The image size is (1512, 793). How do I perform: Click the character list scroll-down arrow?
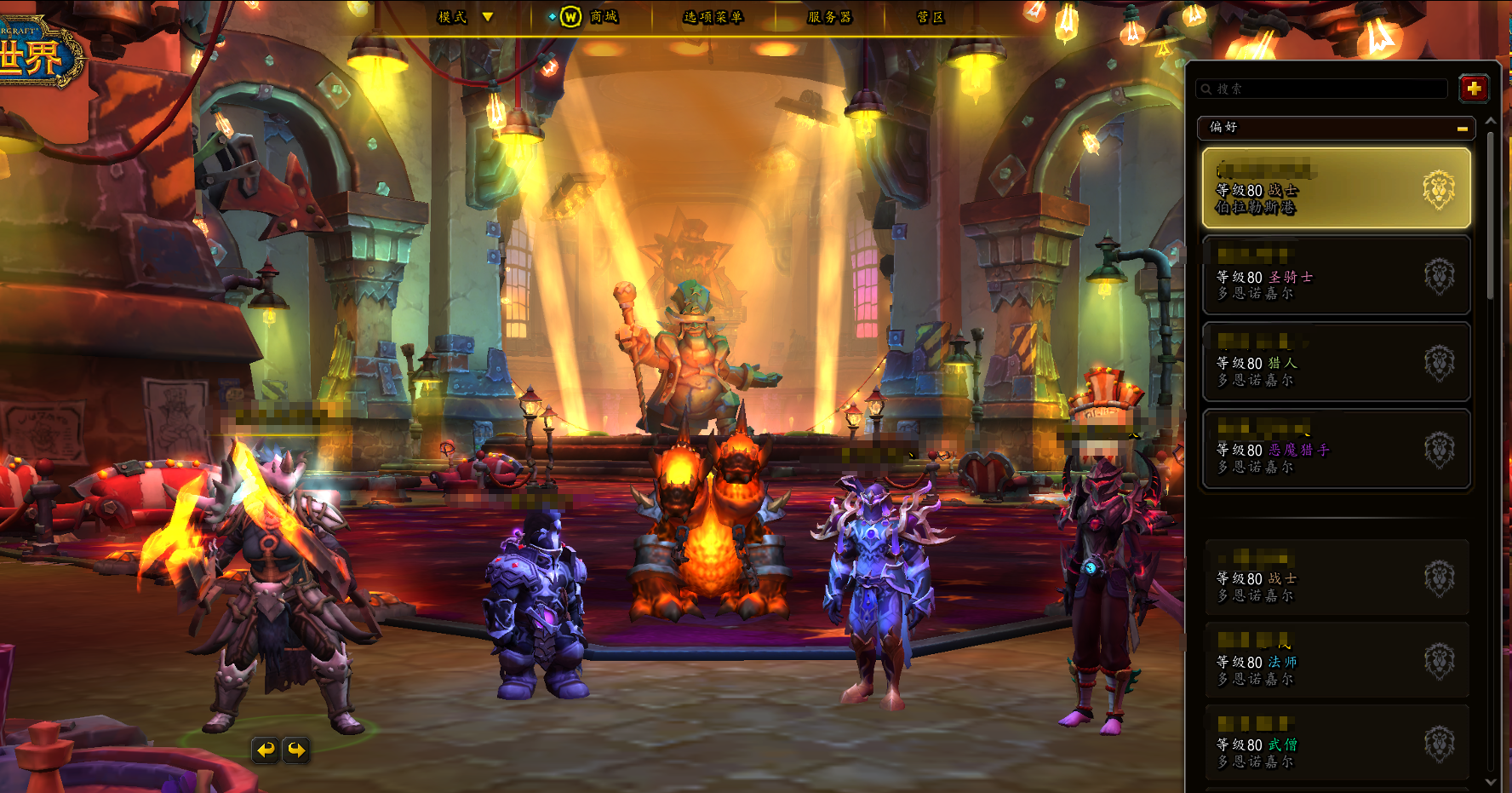[1490, 781]
